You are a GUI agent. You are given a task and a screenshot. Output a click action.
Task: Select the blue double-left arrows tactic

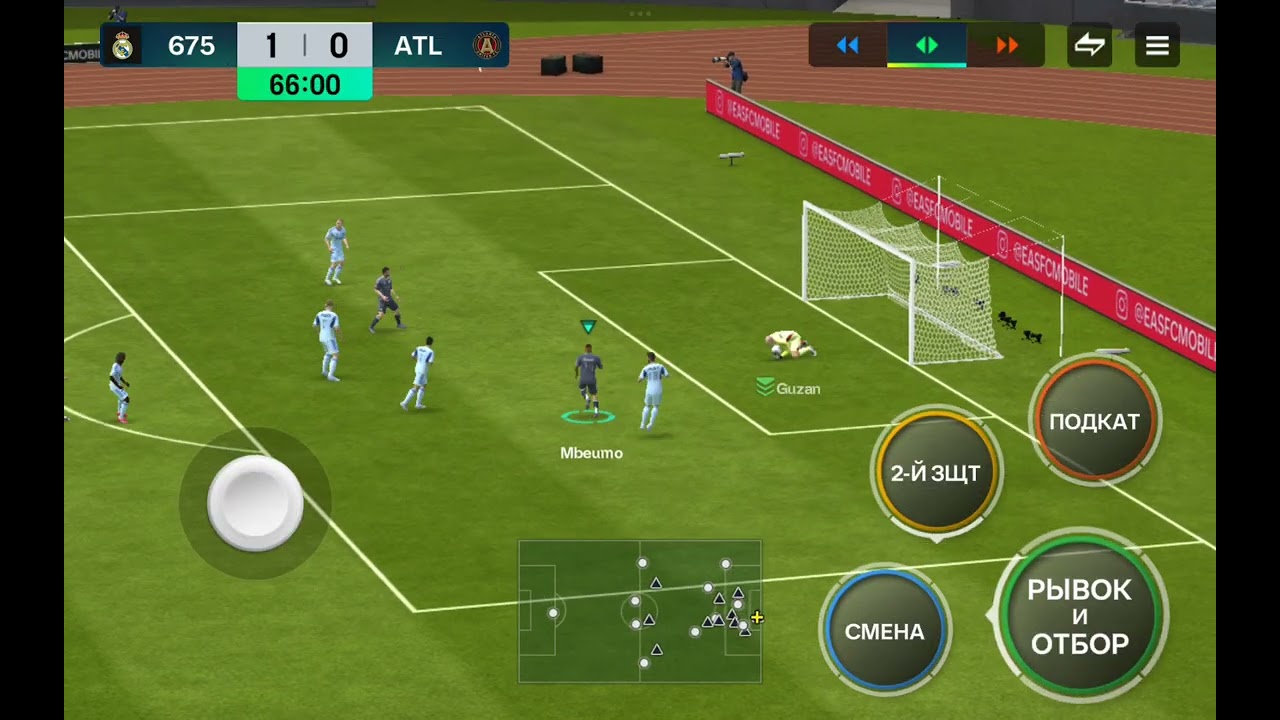[848, 46]
